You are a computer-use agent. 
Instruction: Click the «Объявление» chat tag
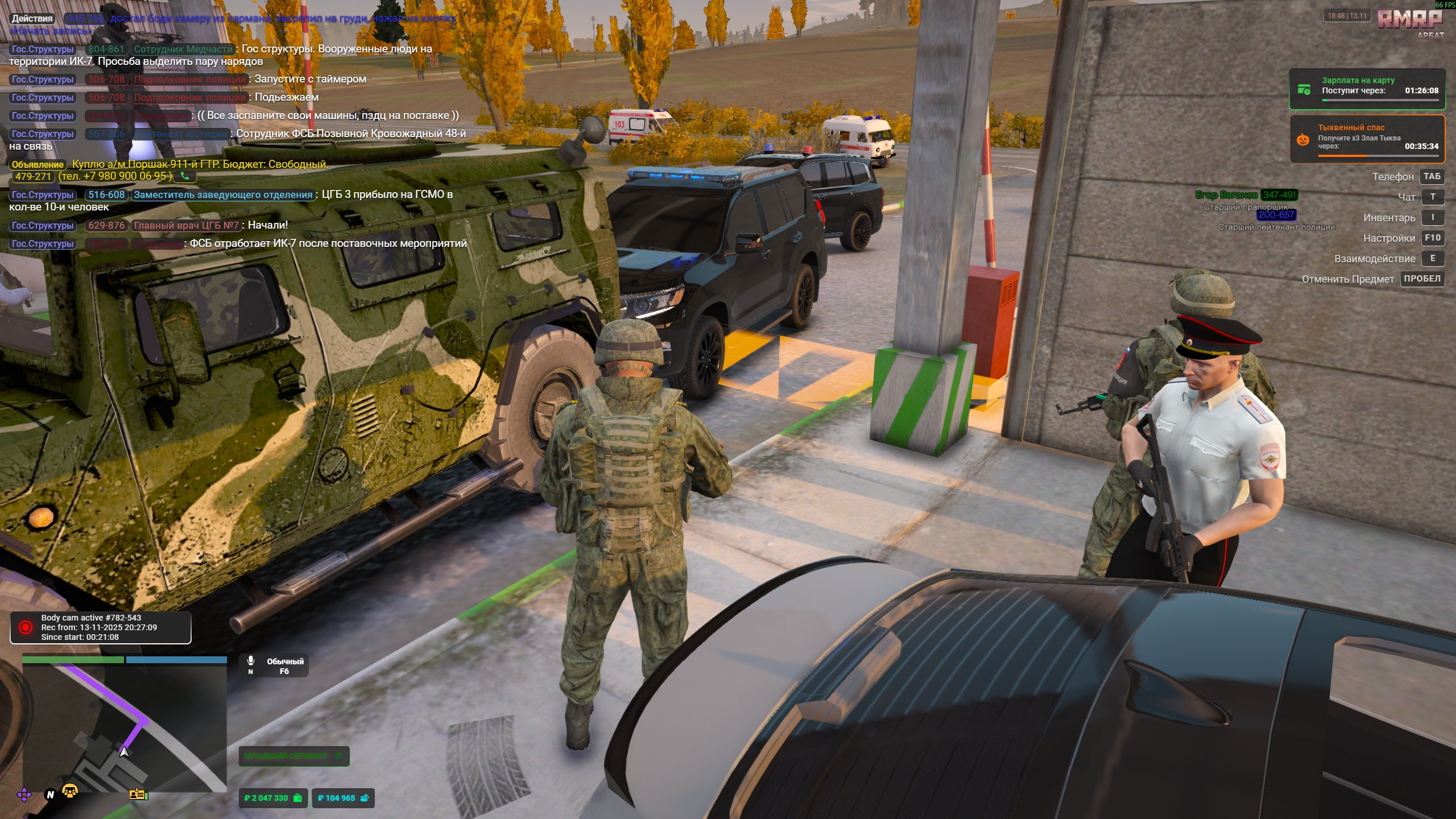(x=38, y=164)
